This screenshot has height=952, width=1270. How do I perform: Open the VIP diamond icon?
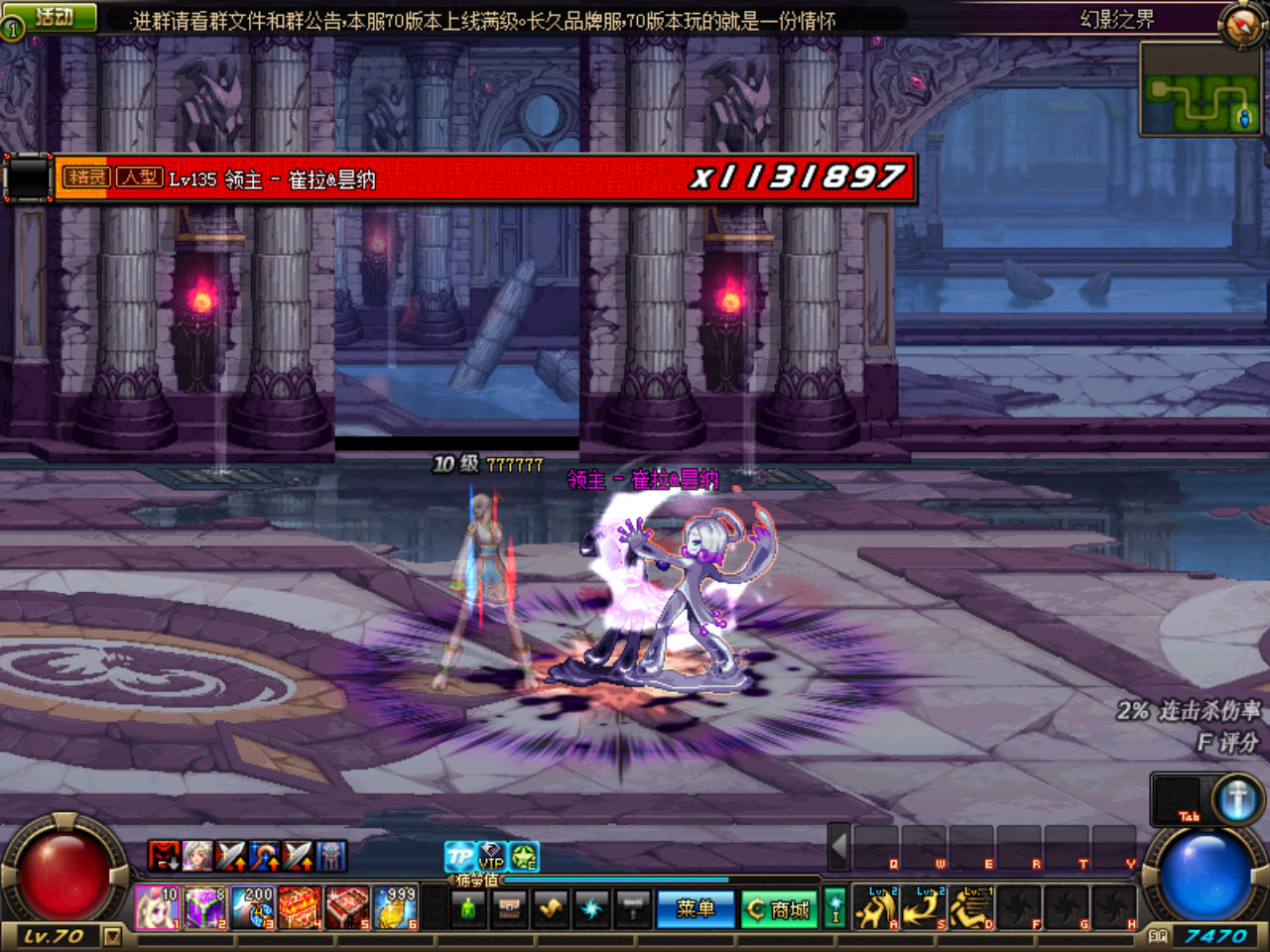click(x=492, y=857)
